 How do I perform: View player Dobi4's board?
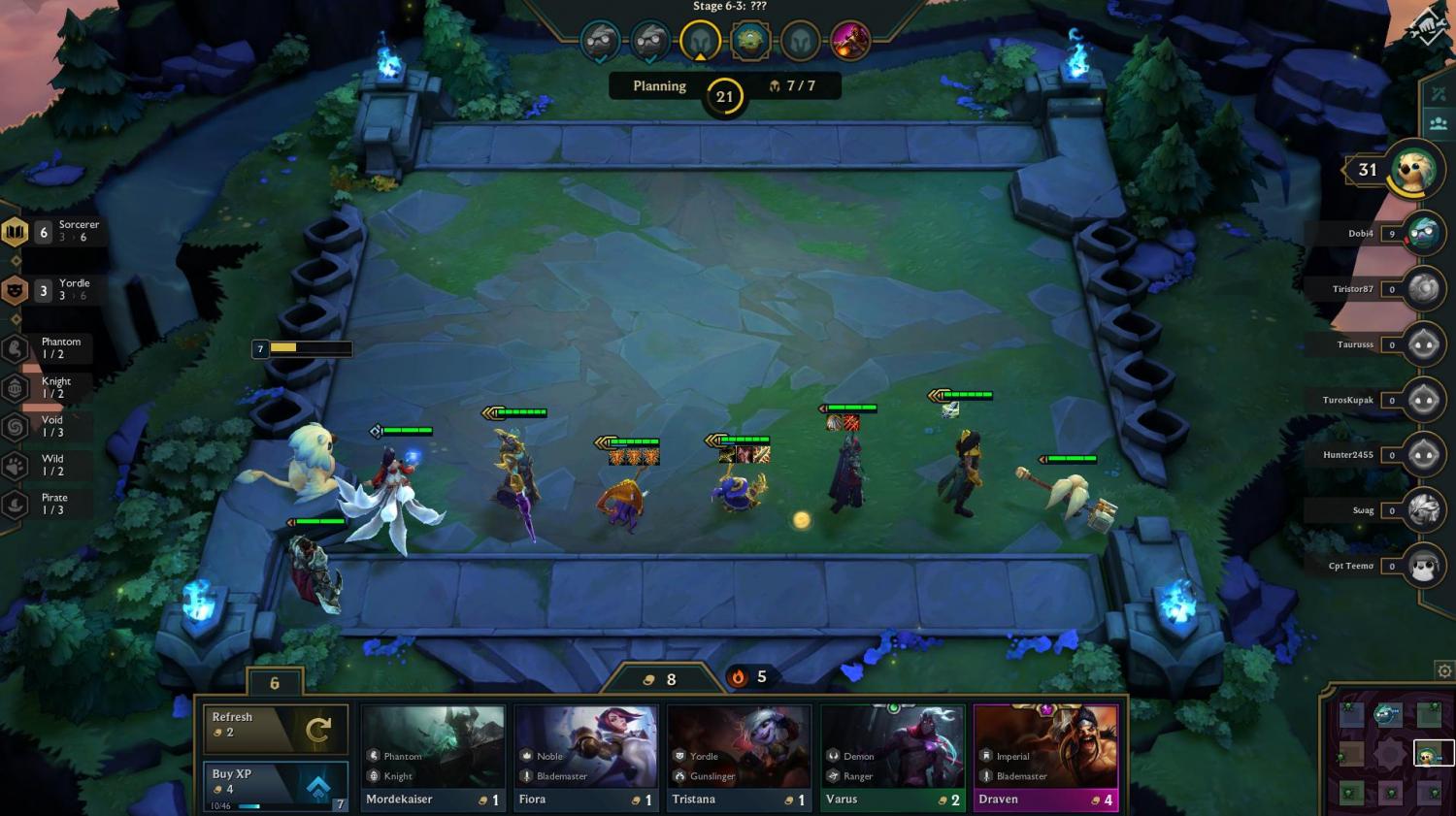point(1423,234)
